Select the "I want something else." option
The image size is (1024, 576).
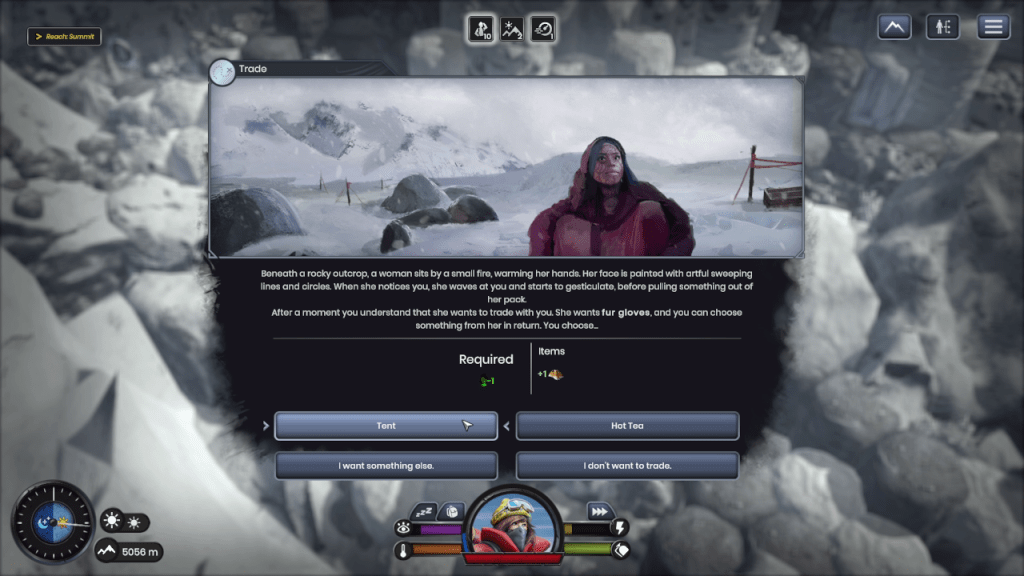(386, 466)
